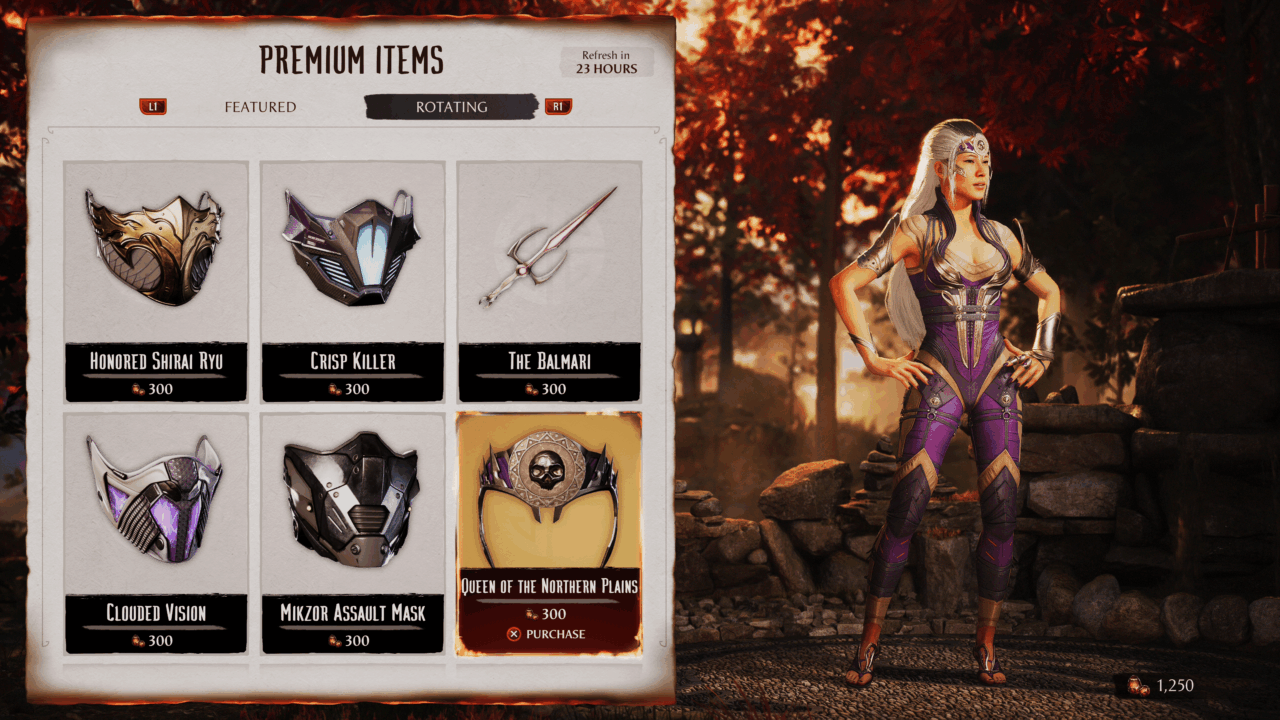This screenshot has width=1280, height=720.
Task: Switch to the Featured tab
Action: point(260,107)
